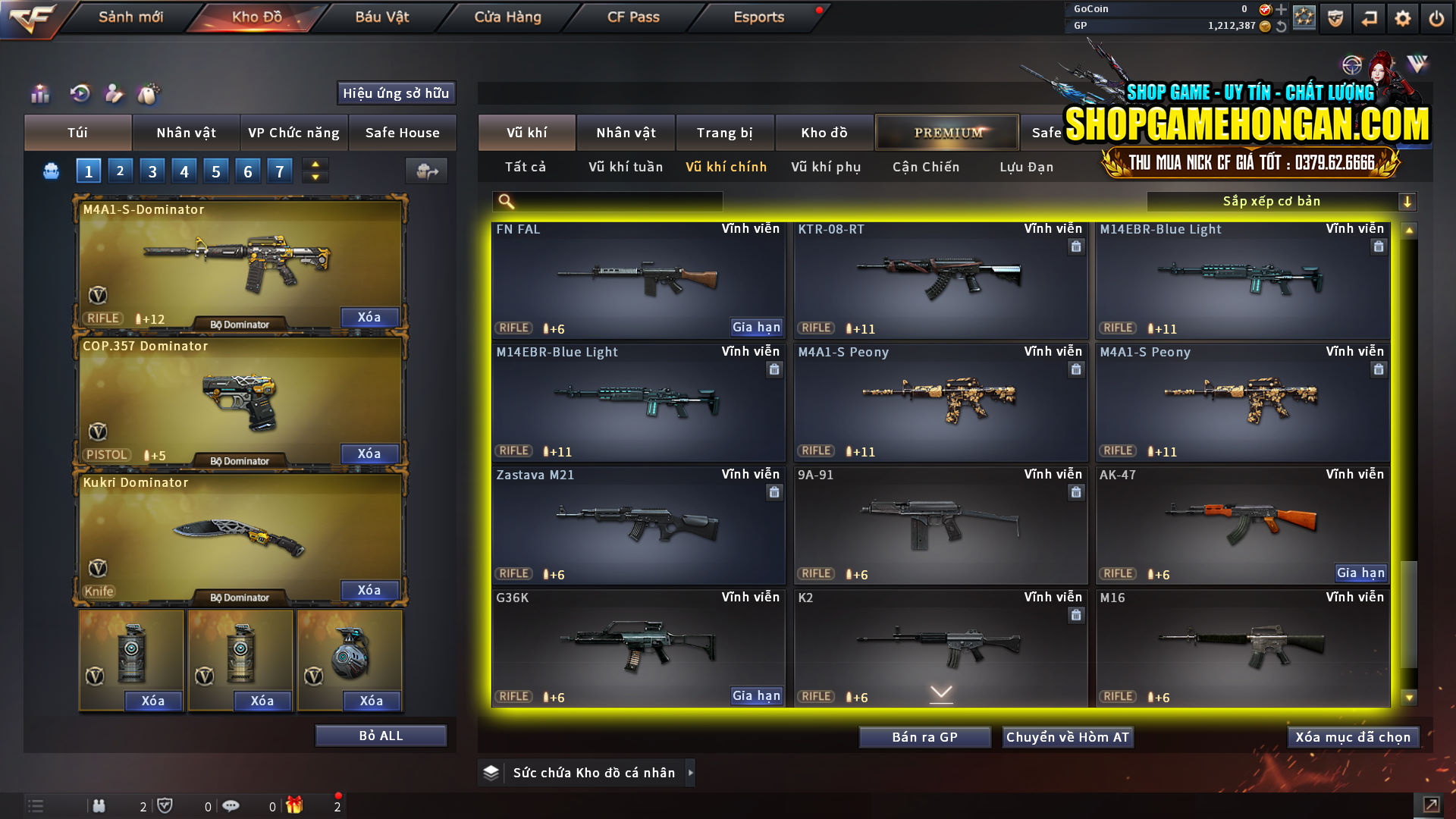Expand the K2 weapon card details
This screenshot has height=819, width=1456.
pos(941,691)
